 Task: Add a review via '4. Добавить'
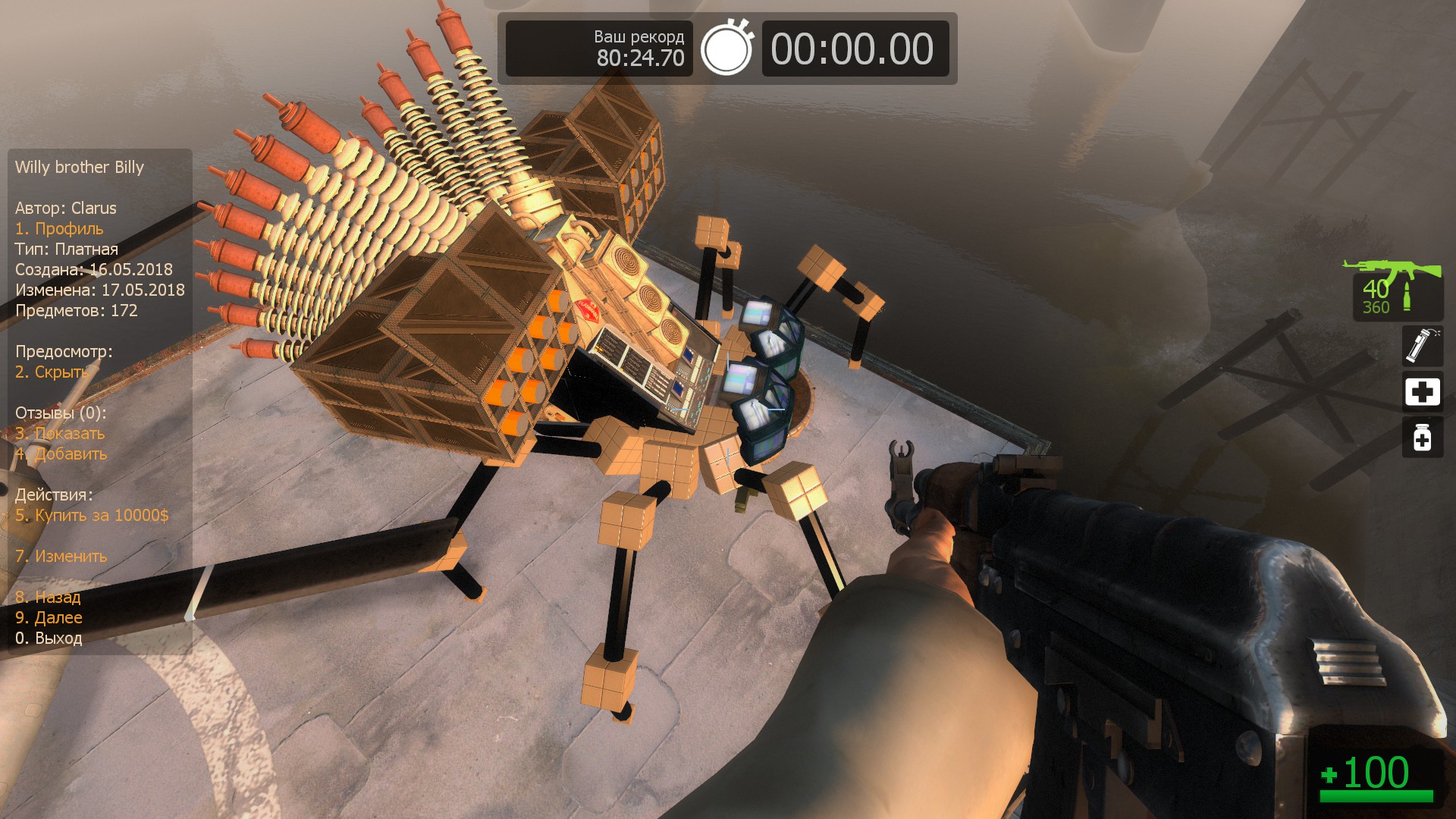pos(61,454)
